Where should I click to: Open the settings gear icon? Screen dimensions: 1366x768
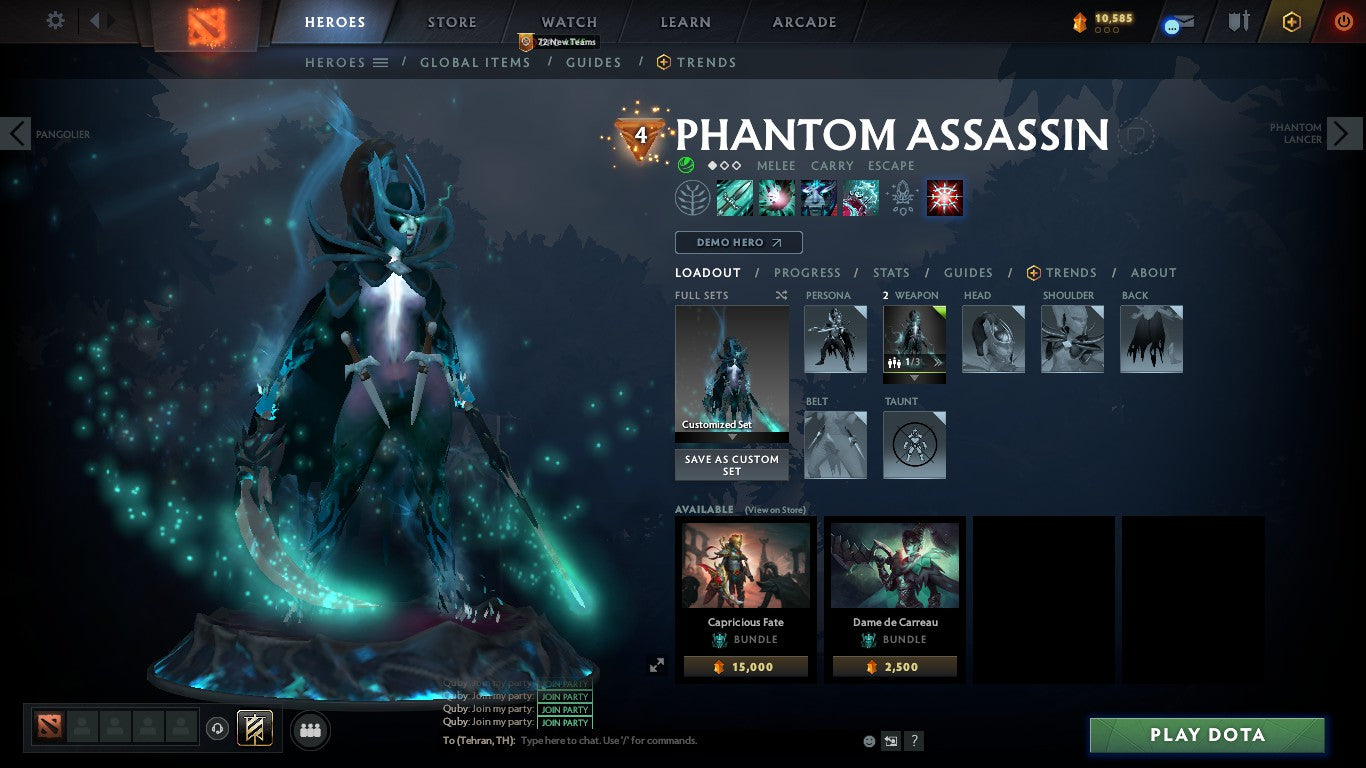coord(55,20)
